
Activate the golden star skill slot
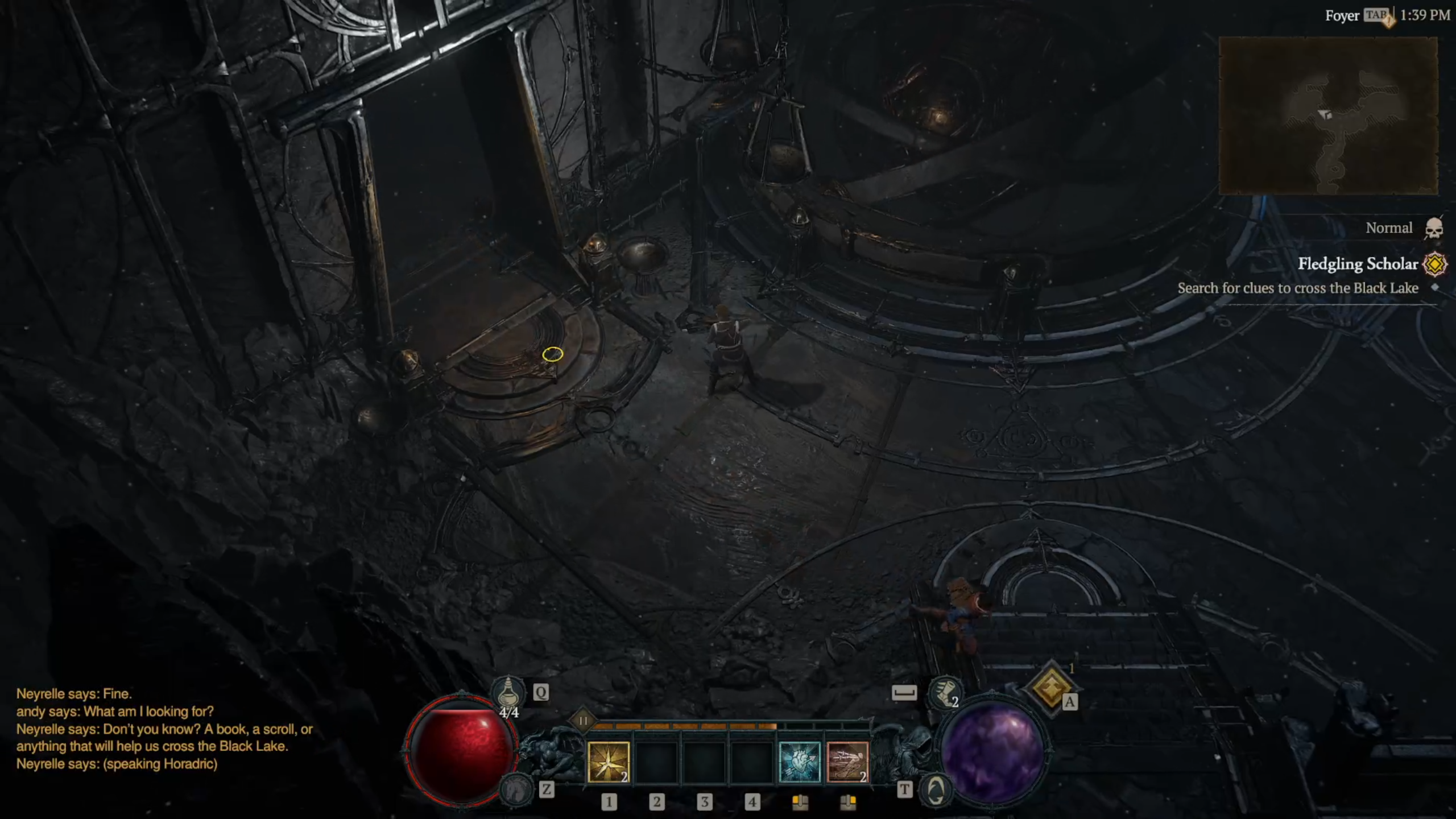(x=608, y=762)
